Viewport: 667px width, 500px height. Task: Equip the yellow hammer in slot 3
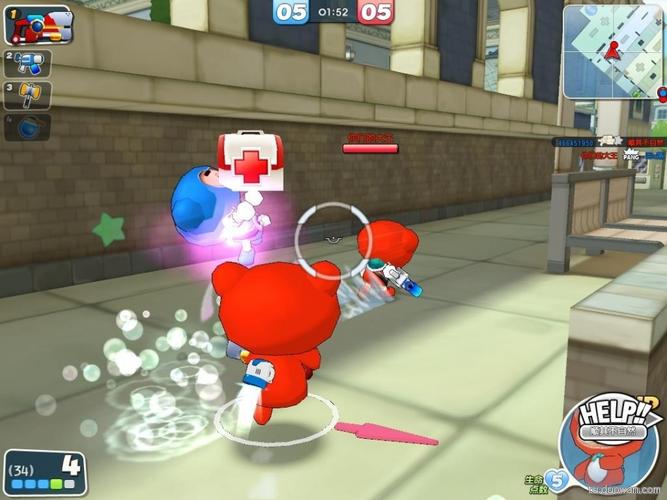(28, 96)
